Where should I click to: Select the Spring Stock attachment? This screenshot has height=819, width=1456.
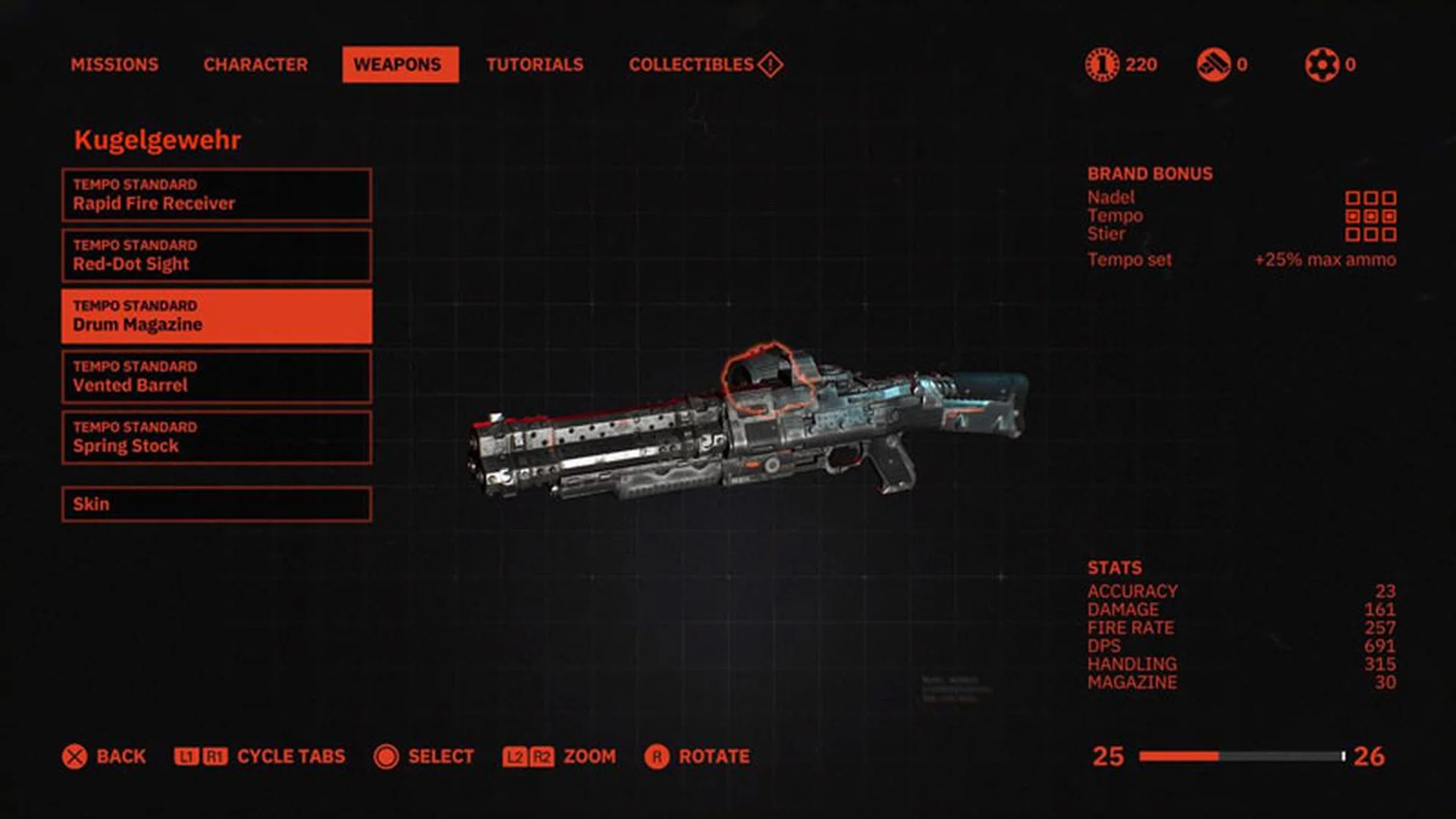click(x=215, y=438)
